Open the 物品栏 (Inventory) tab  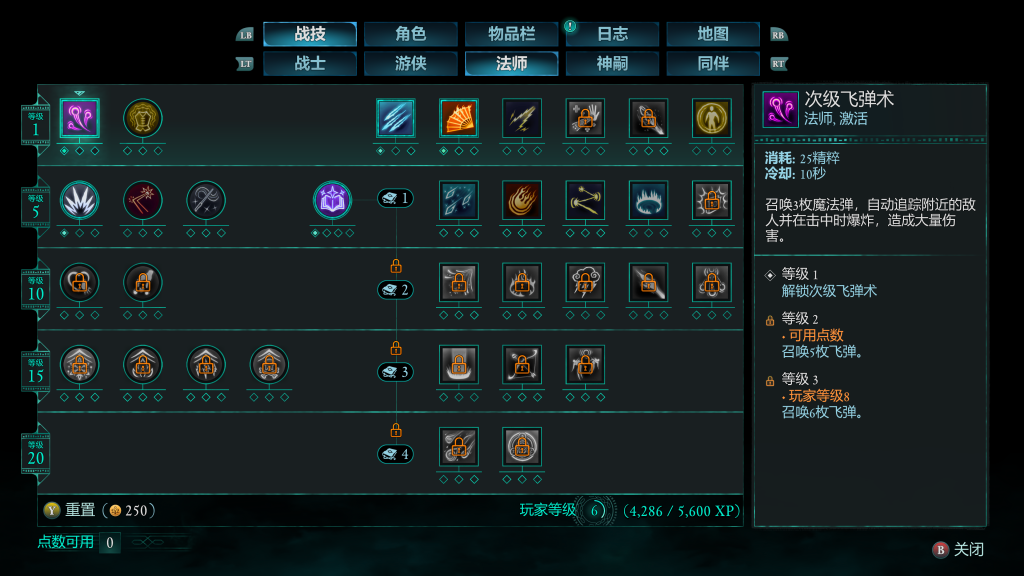click(512, 34)
